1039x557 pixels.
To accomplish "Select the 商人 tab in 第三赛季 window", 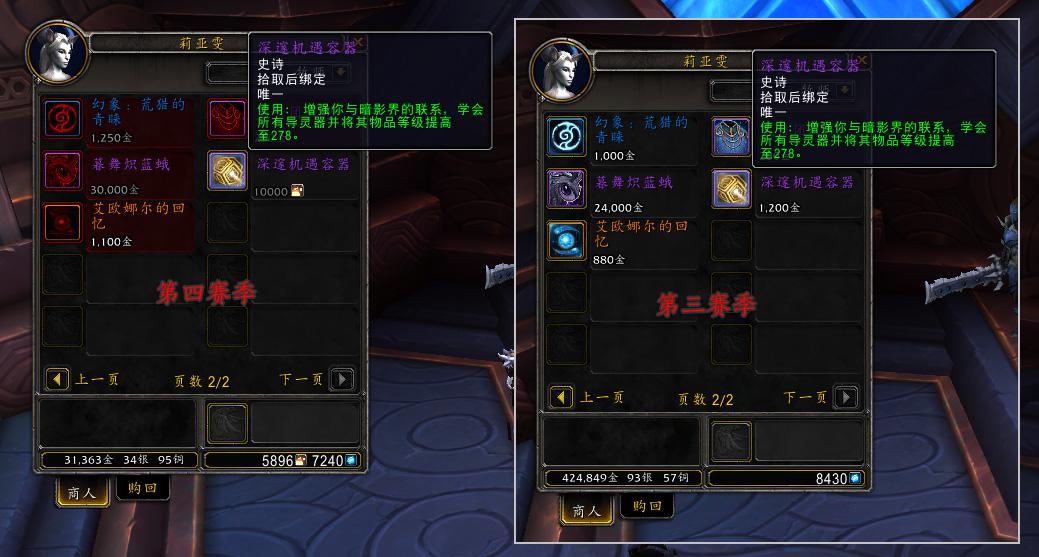I will [587, 510].
